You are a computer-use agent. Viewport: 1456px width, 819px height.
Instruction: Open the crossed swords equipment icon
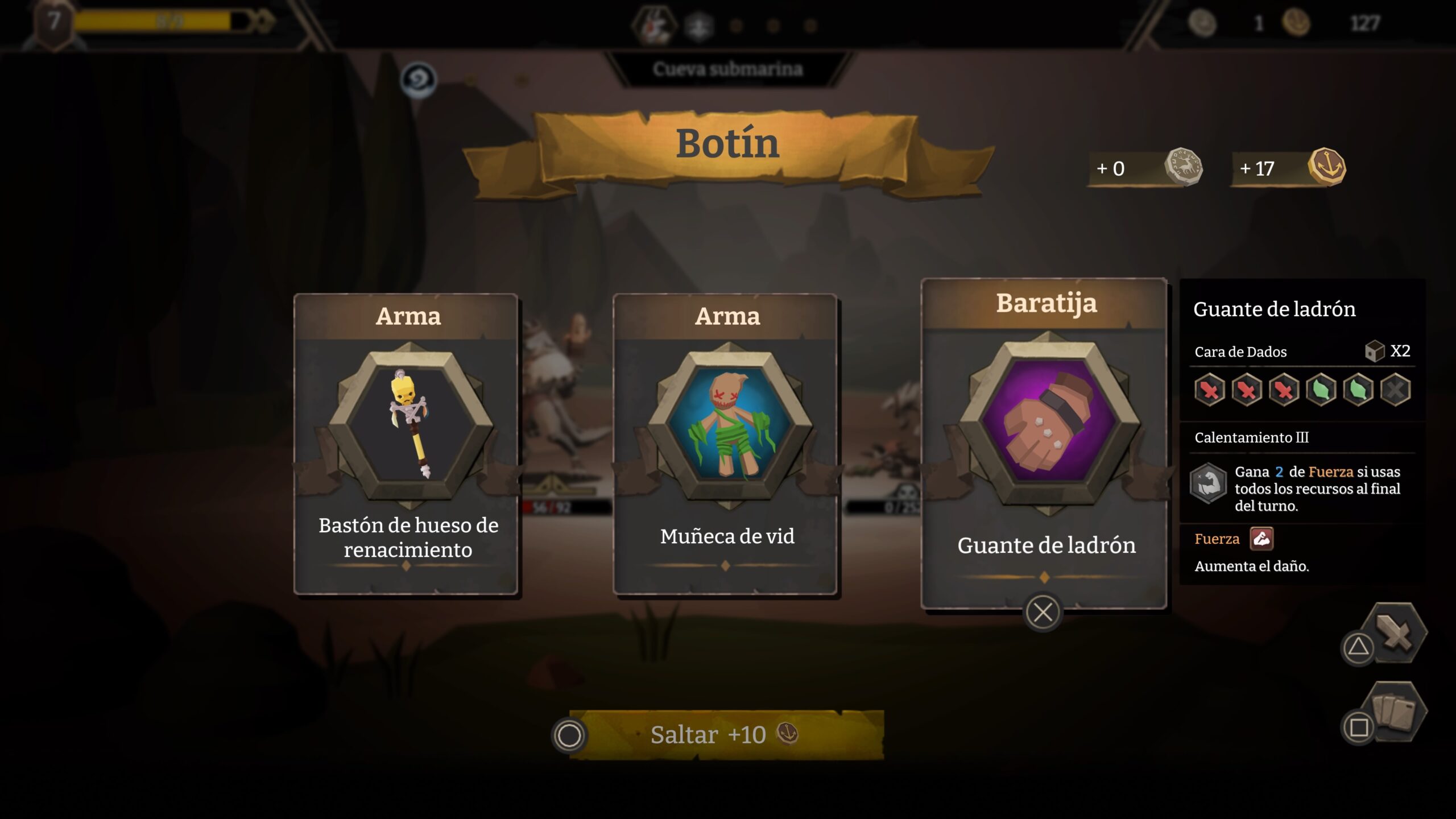tap(1395, 632)
